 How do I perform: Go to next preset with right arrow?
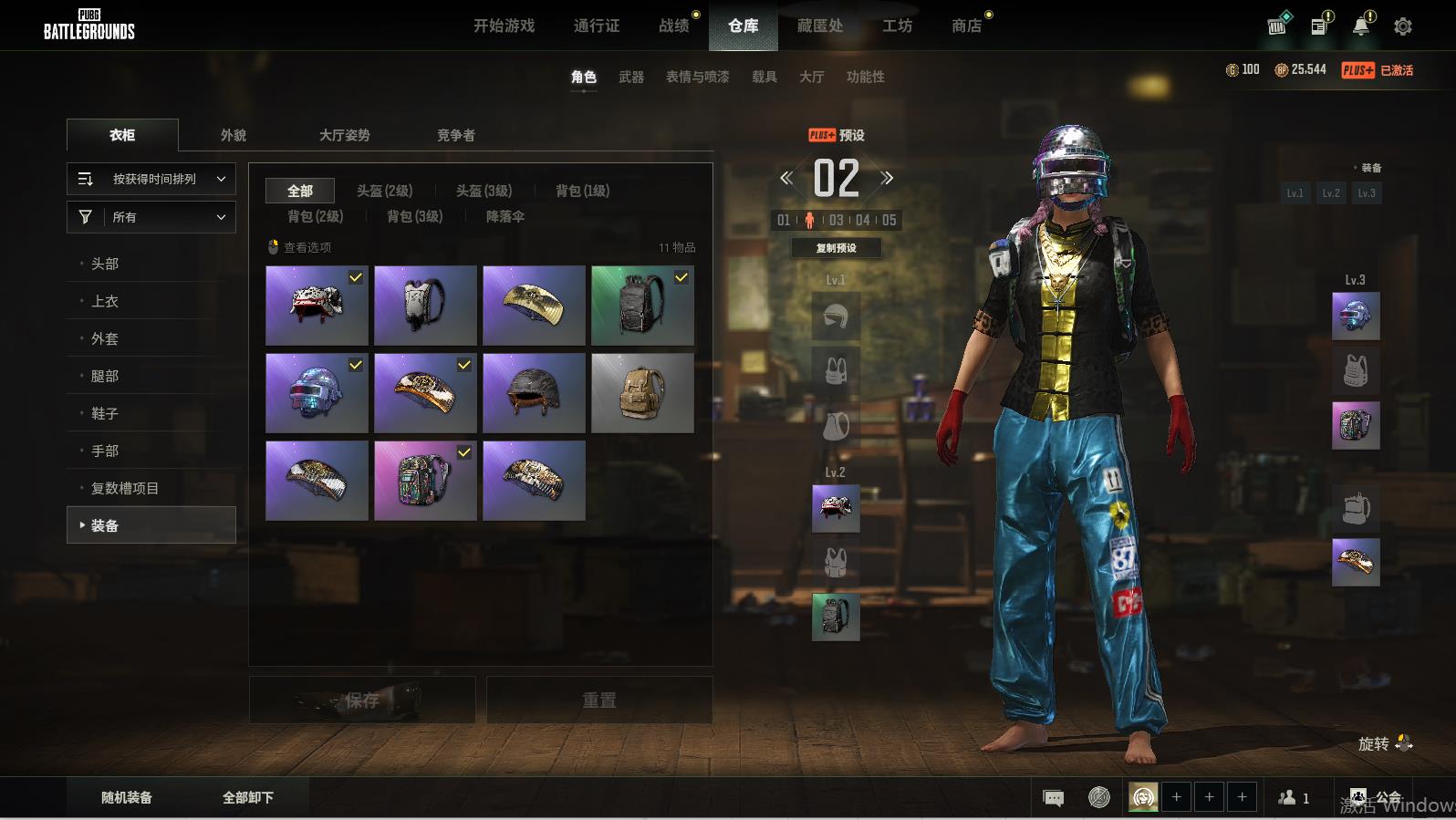pyautogui.click(x=887, y=178)
